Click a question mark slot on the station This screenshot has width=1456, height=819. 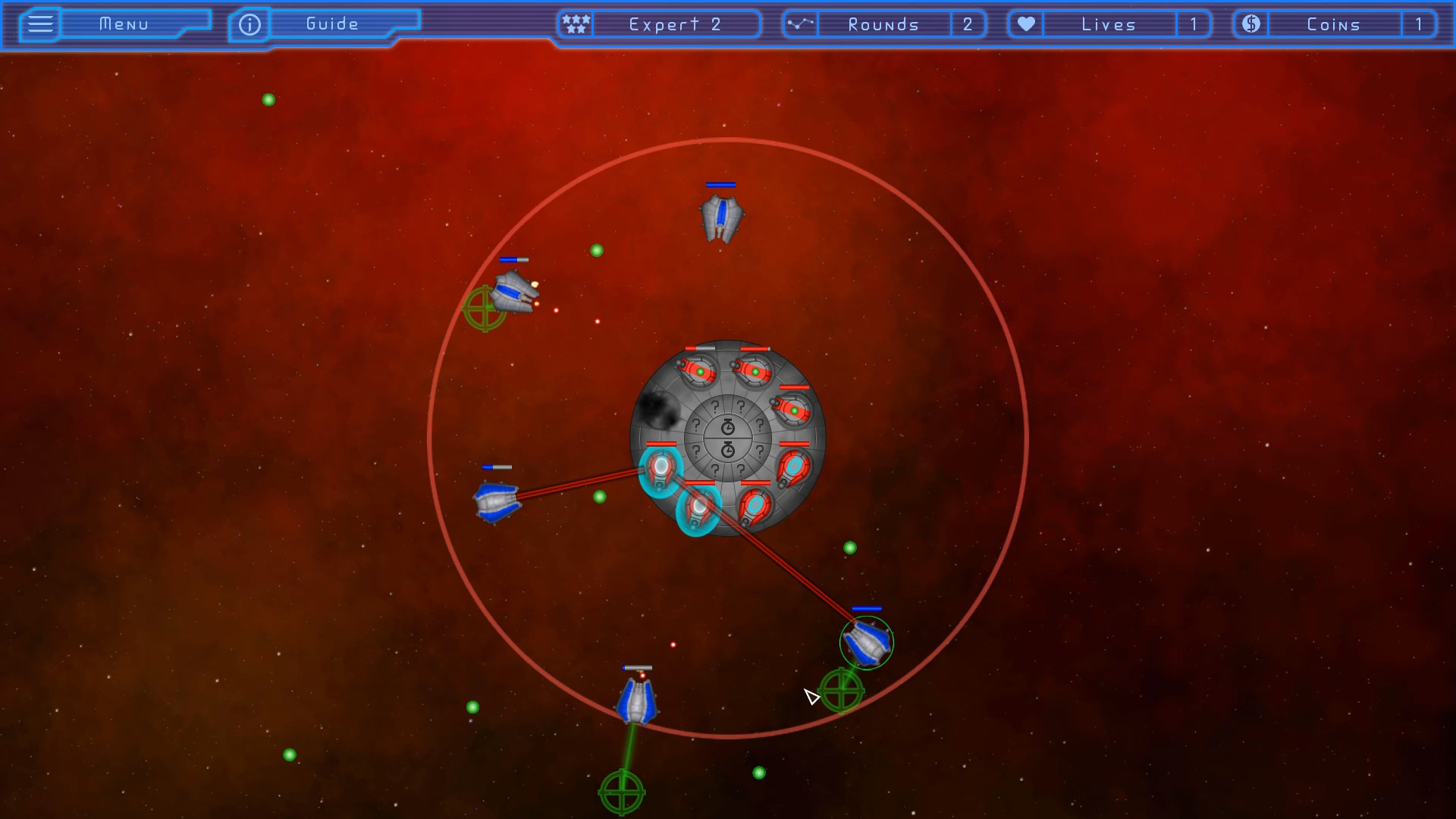pyautogui.click(x=716, y=406)
